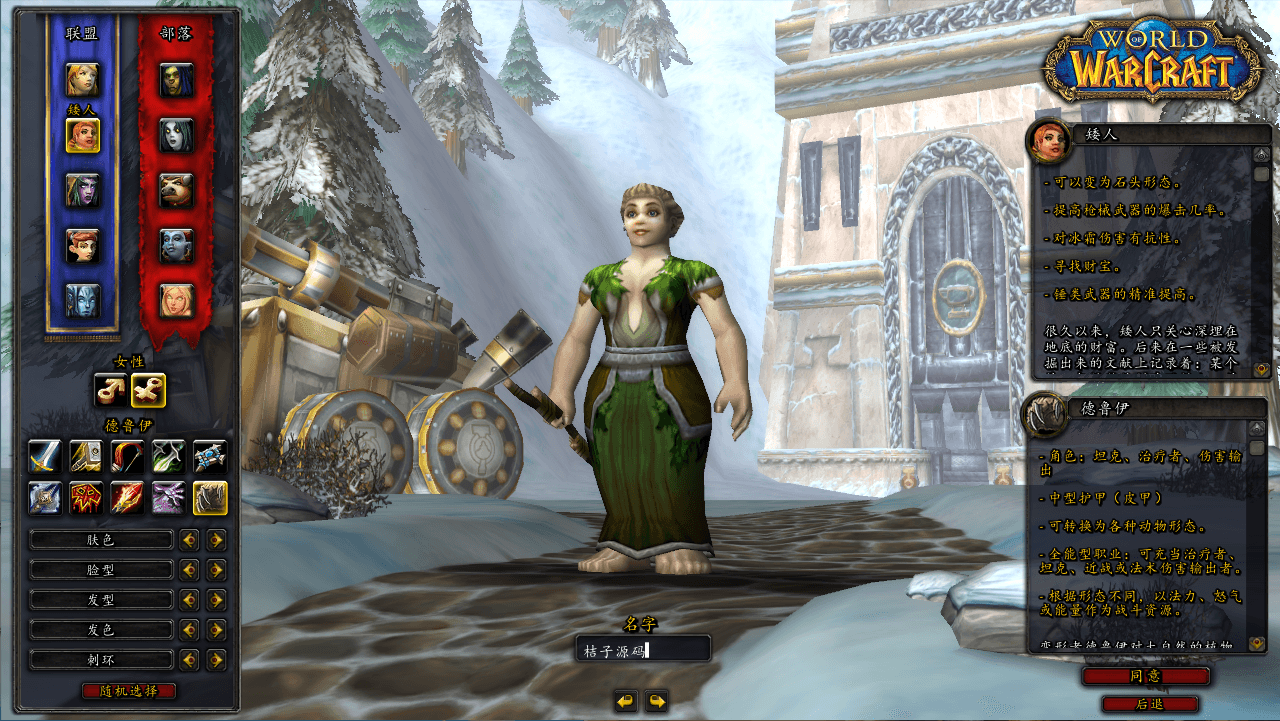Choose the Paladin class hammer icon
This screenshot has height=721, width=1280.
point(86,457)
